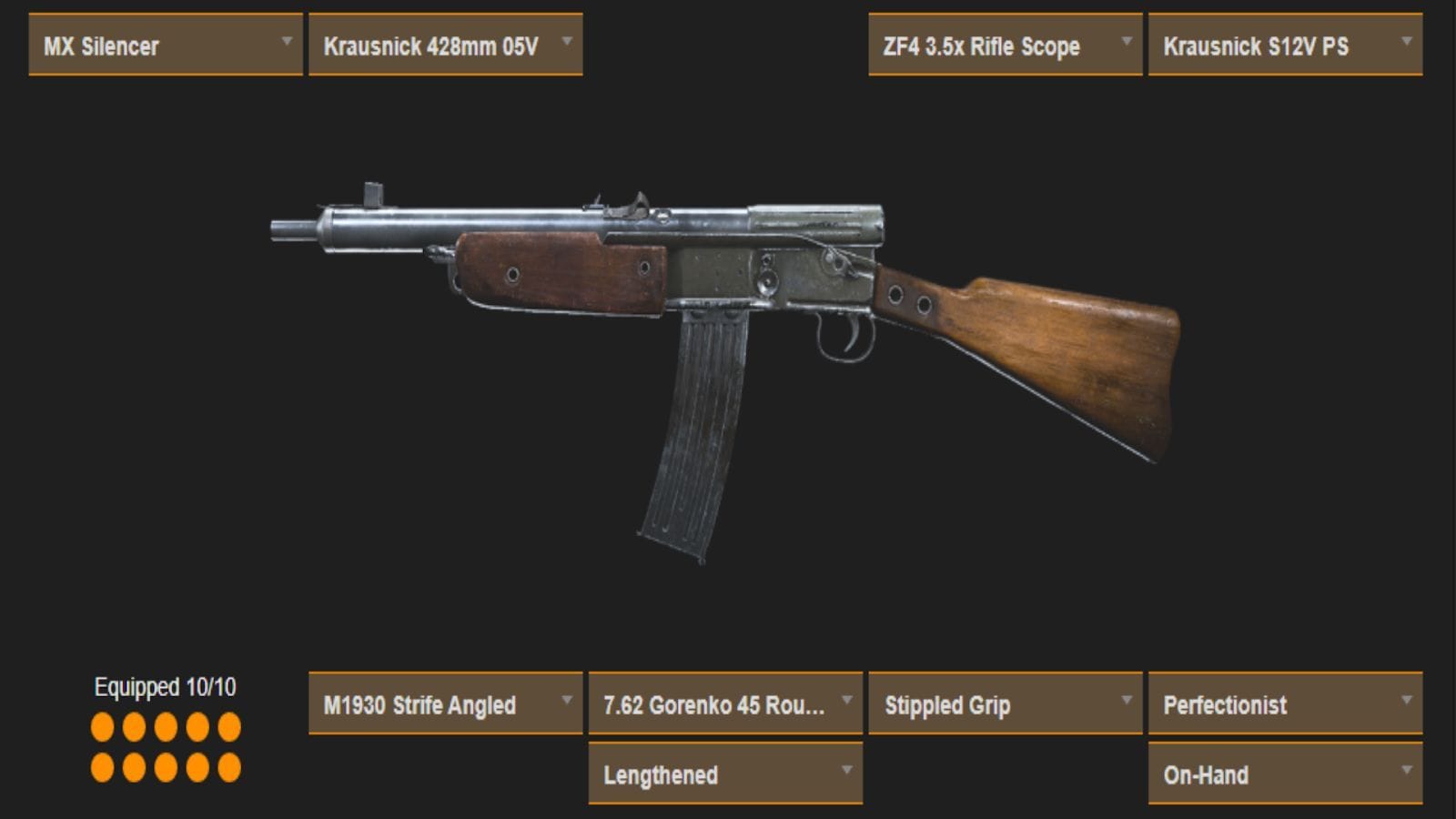Image resolution: width=1456 pixels, height=819 pixels.
Task: Click the chevron arrow on MX Silencer
Action: 288,40
